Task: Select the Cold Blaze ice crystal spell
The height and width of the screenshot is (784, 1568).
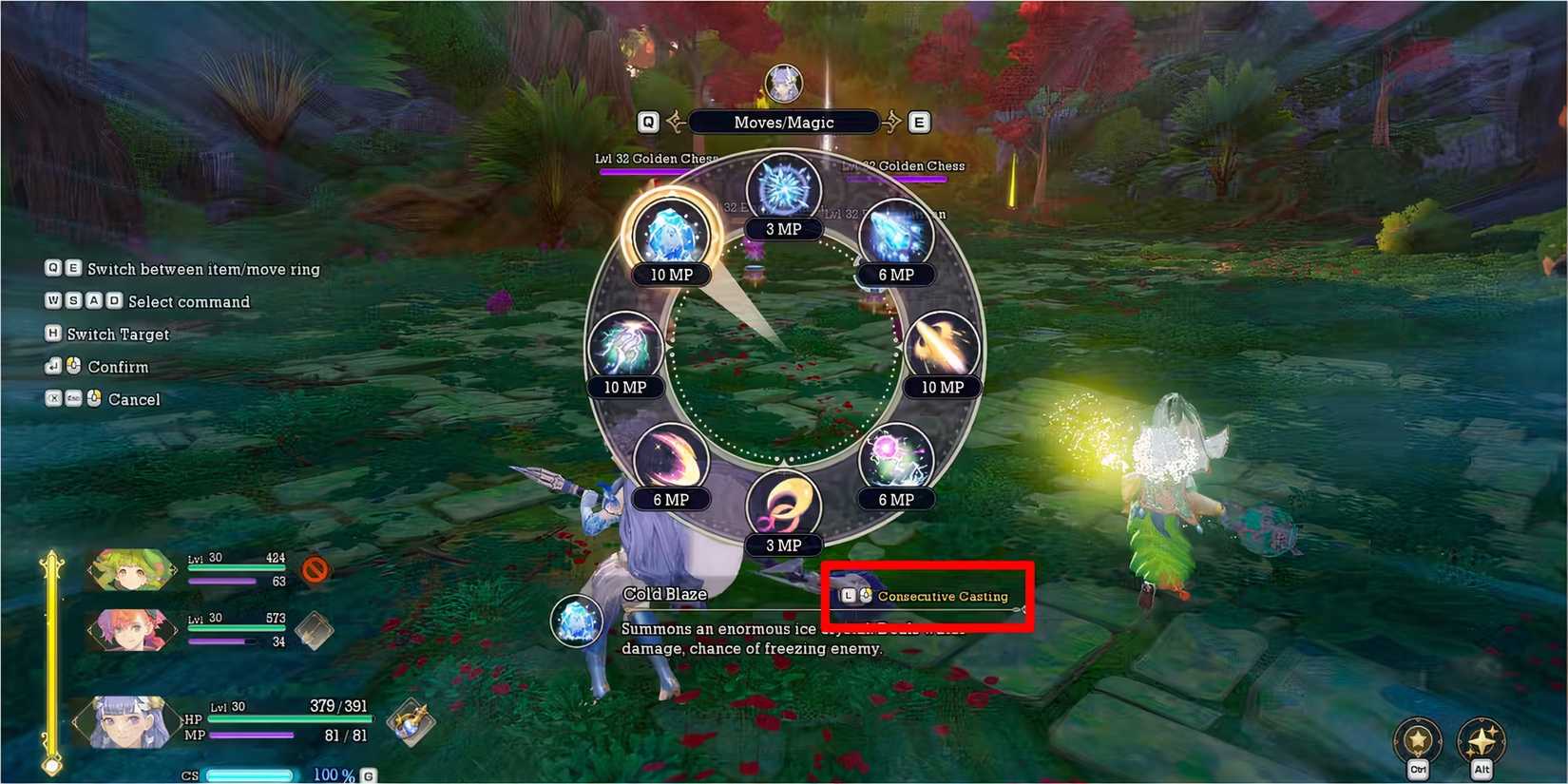Action: click(672, 233)
